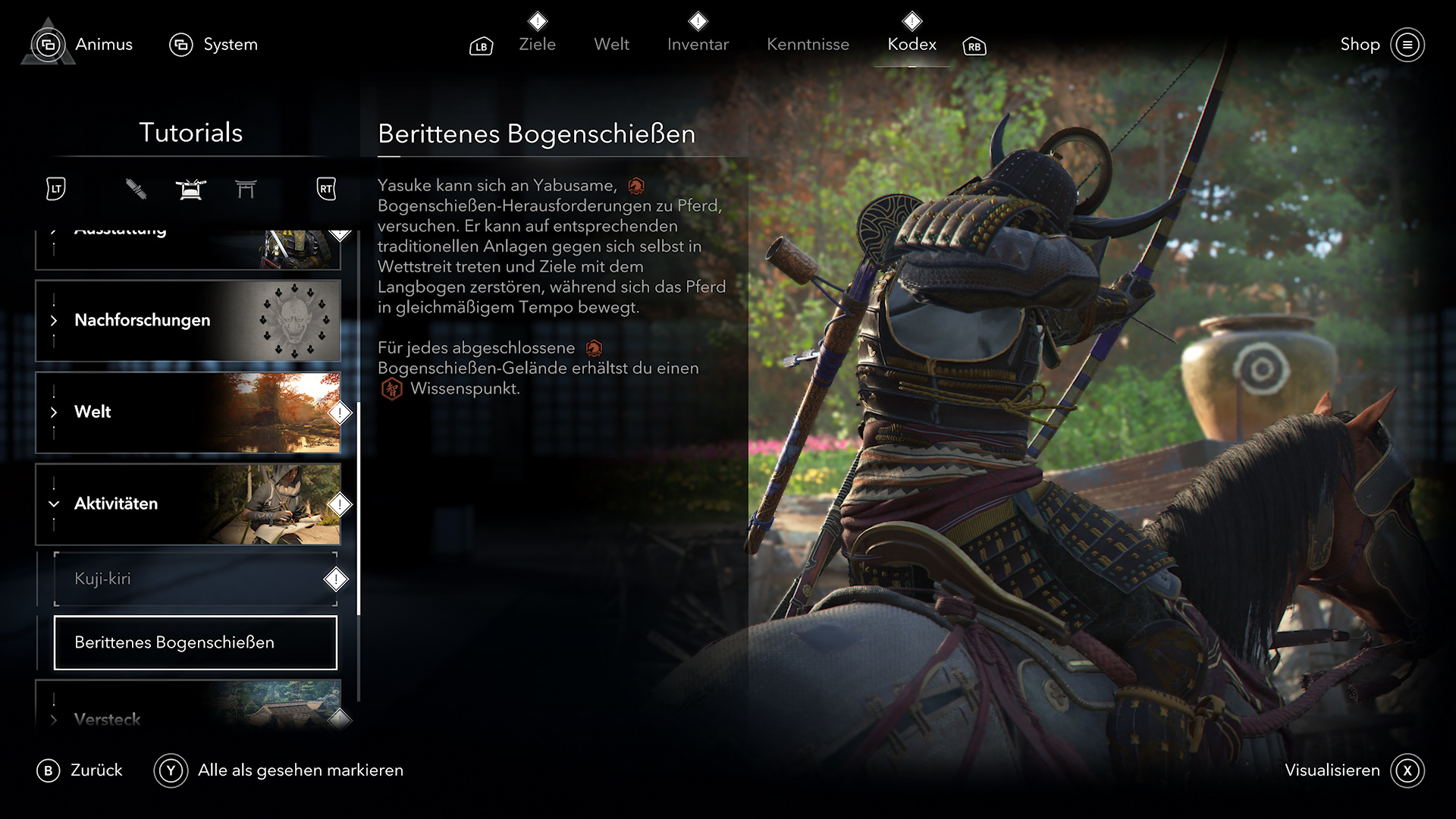Switch to the Ziele tab
1456x819 pixels.
537,45
